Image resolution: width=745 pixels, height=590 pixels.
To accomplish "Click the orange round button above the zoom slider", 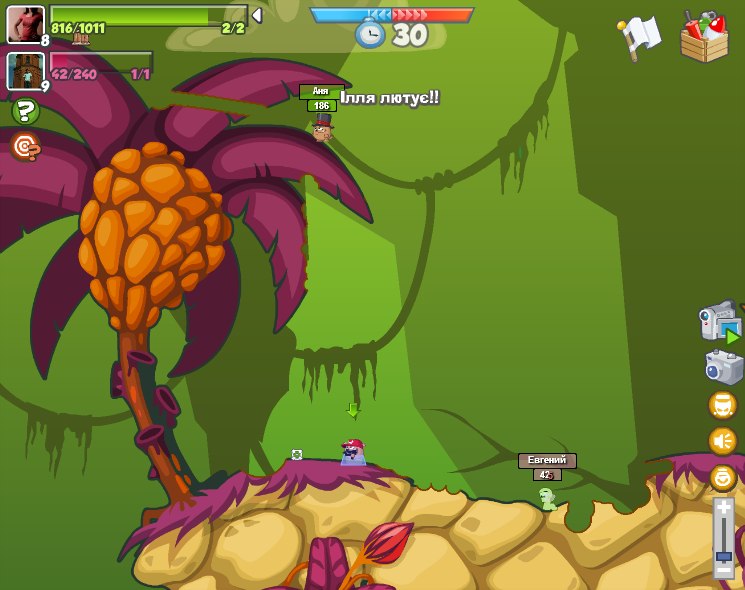I will (722, 477).
